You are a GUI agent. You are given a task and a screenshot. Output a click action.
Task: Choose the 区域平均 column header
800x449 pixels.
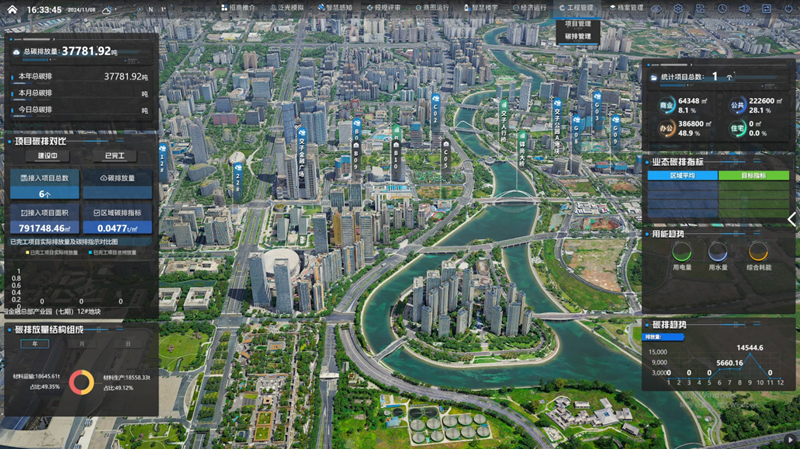(682, 175)
